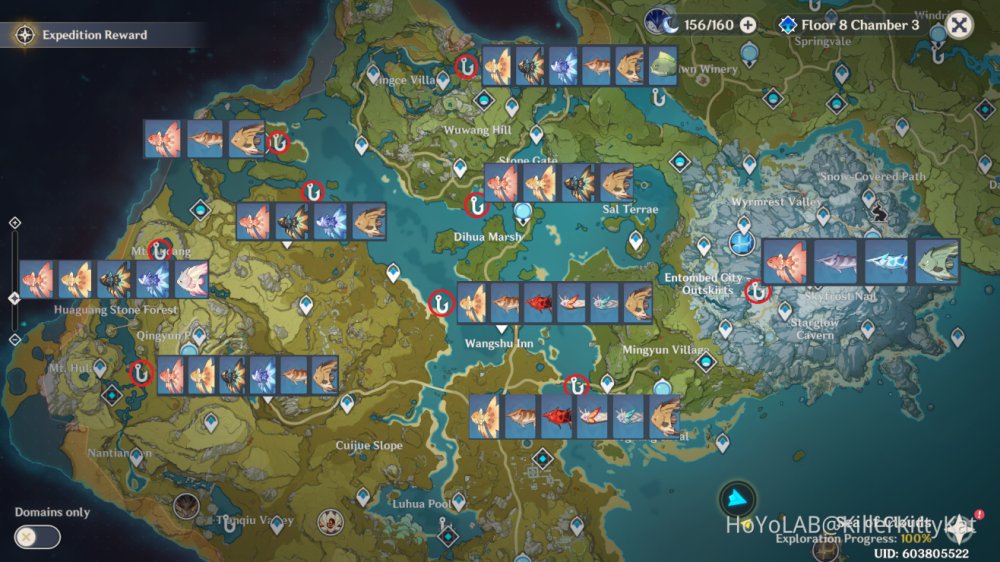Choose the Entombed City Outskirts fishing spot
Image resolution: width=1000 pixels, height=562 pixels.
pyautogui.click(x=757, y=291)
